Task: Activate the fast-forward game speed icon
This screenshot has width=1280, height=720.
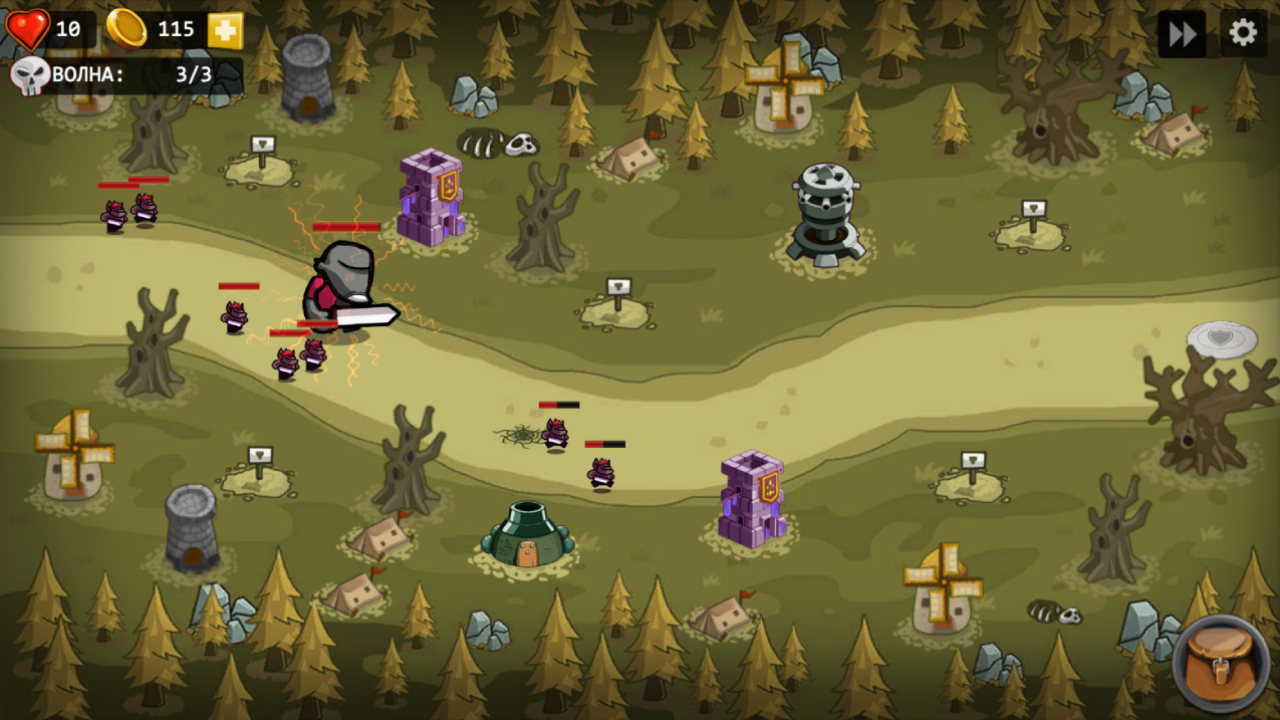Action: click(x=1181, y=33)
